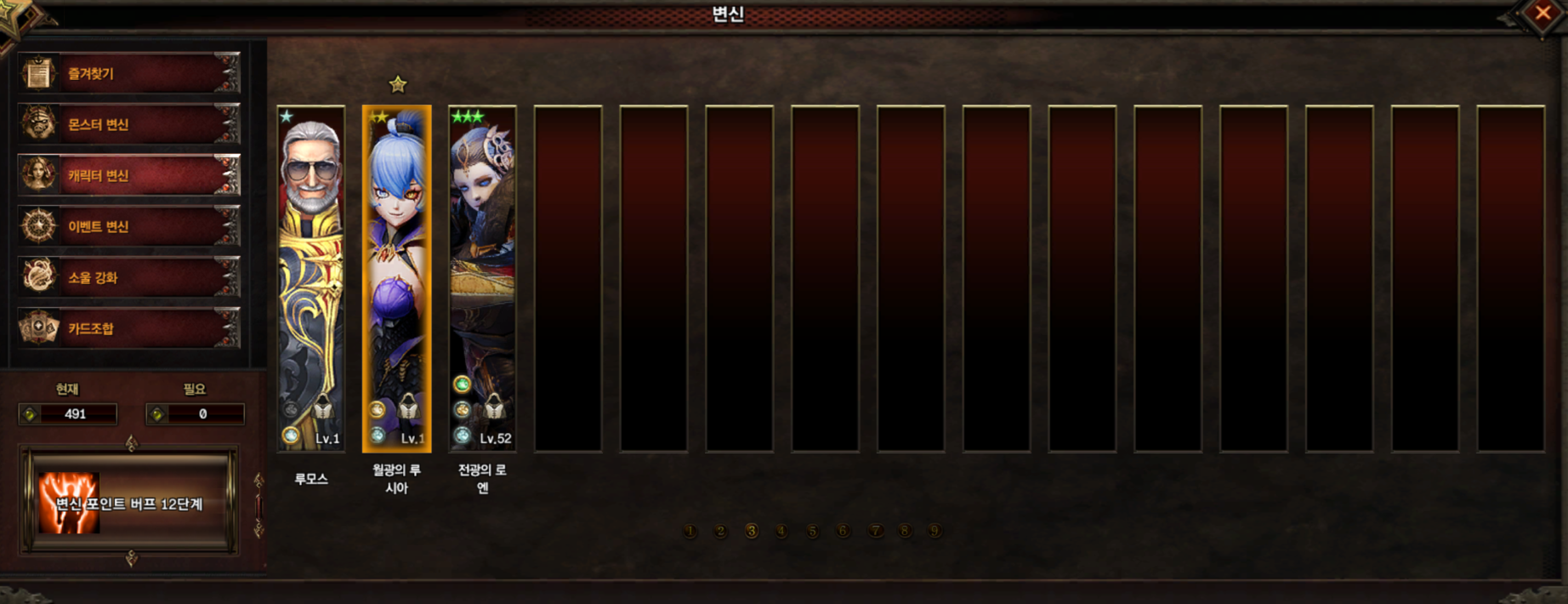Select the 캐릭터 변신 category
Screen dimensions: 1568x604
click(x=129, y=175)
